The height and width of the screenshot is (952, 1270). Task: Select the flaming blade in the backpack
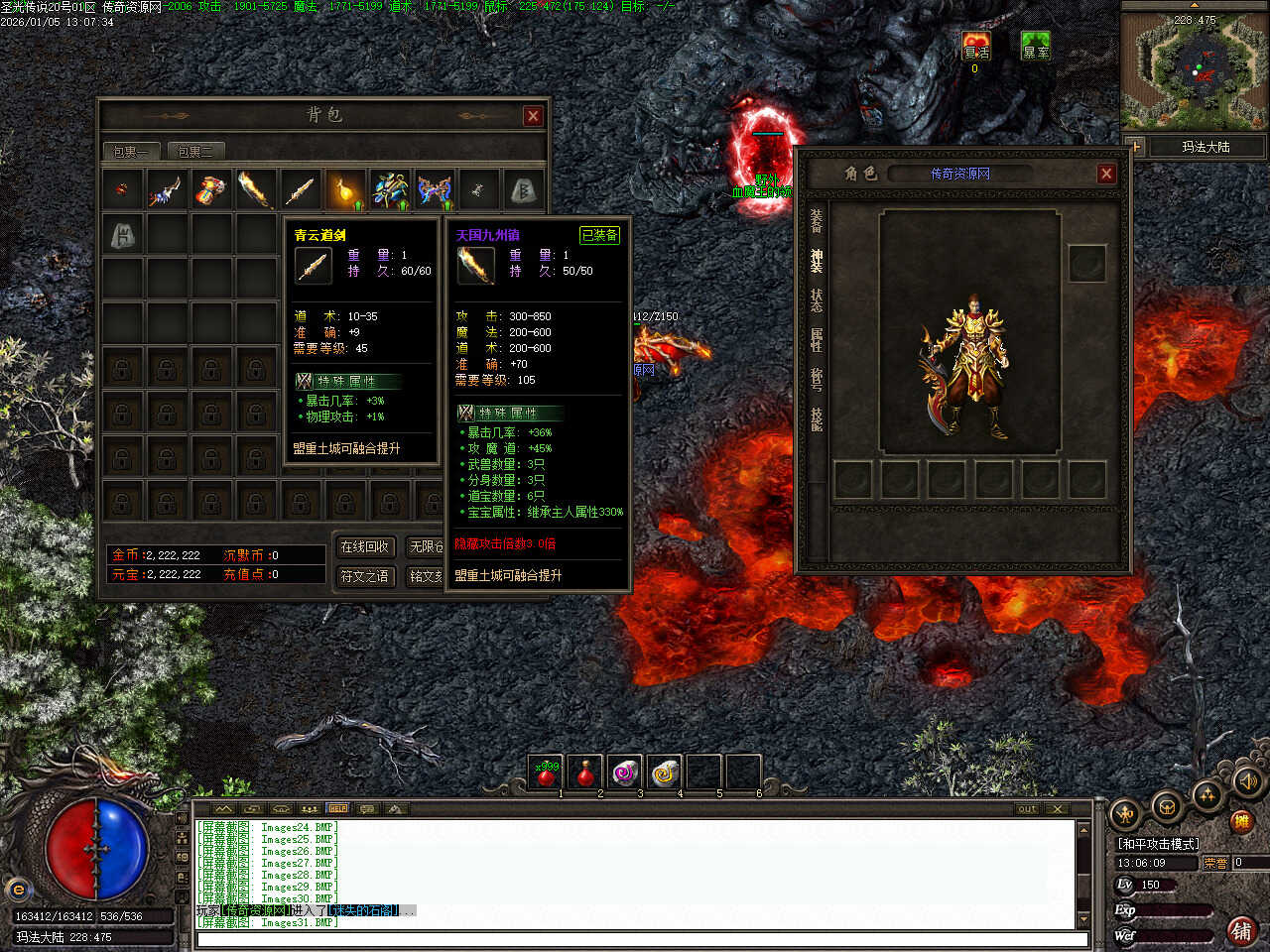click(x=255, y=188)
